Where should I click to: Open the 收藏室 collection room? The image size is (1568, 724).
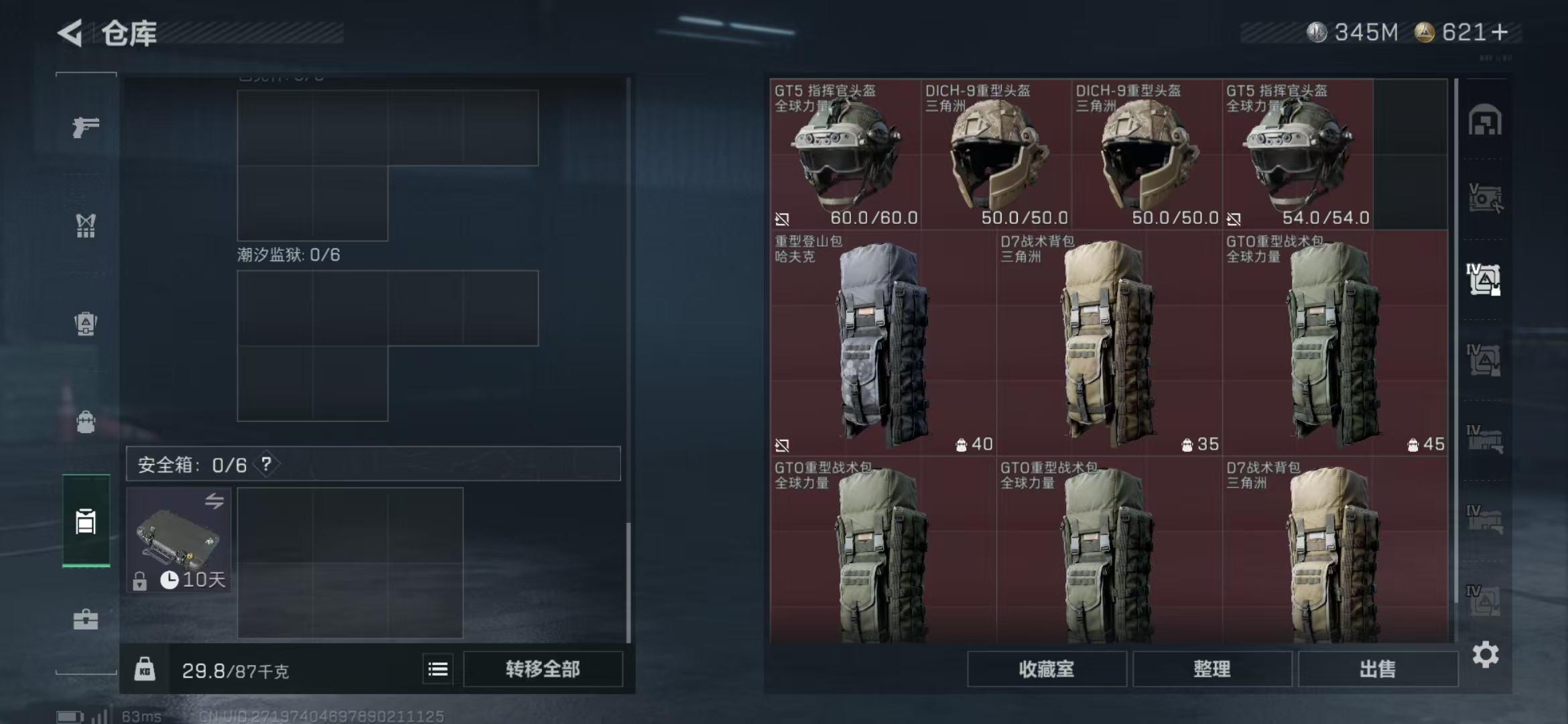[1046, 669]
